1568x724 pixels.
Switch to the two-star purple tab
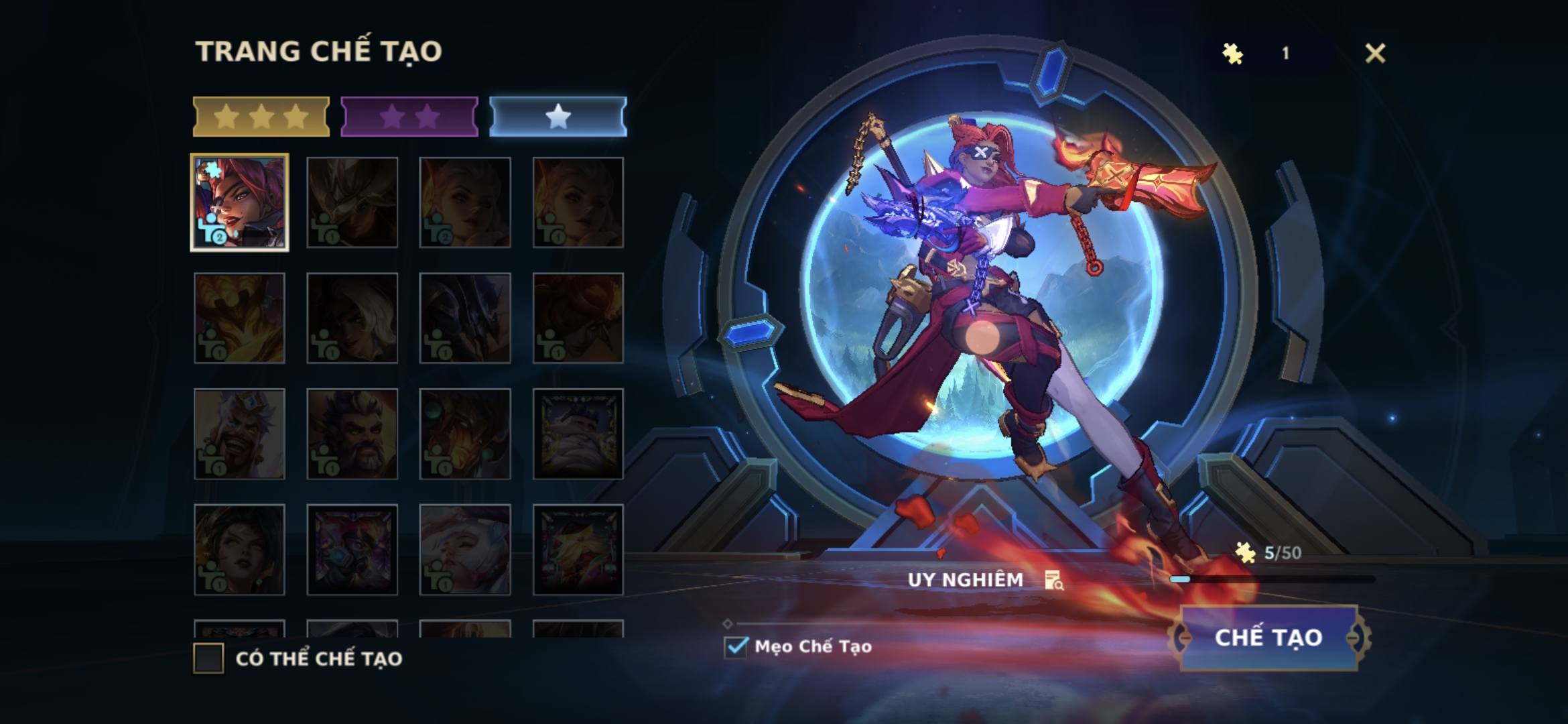click(409, 117)
